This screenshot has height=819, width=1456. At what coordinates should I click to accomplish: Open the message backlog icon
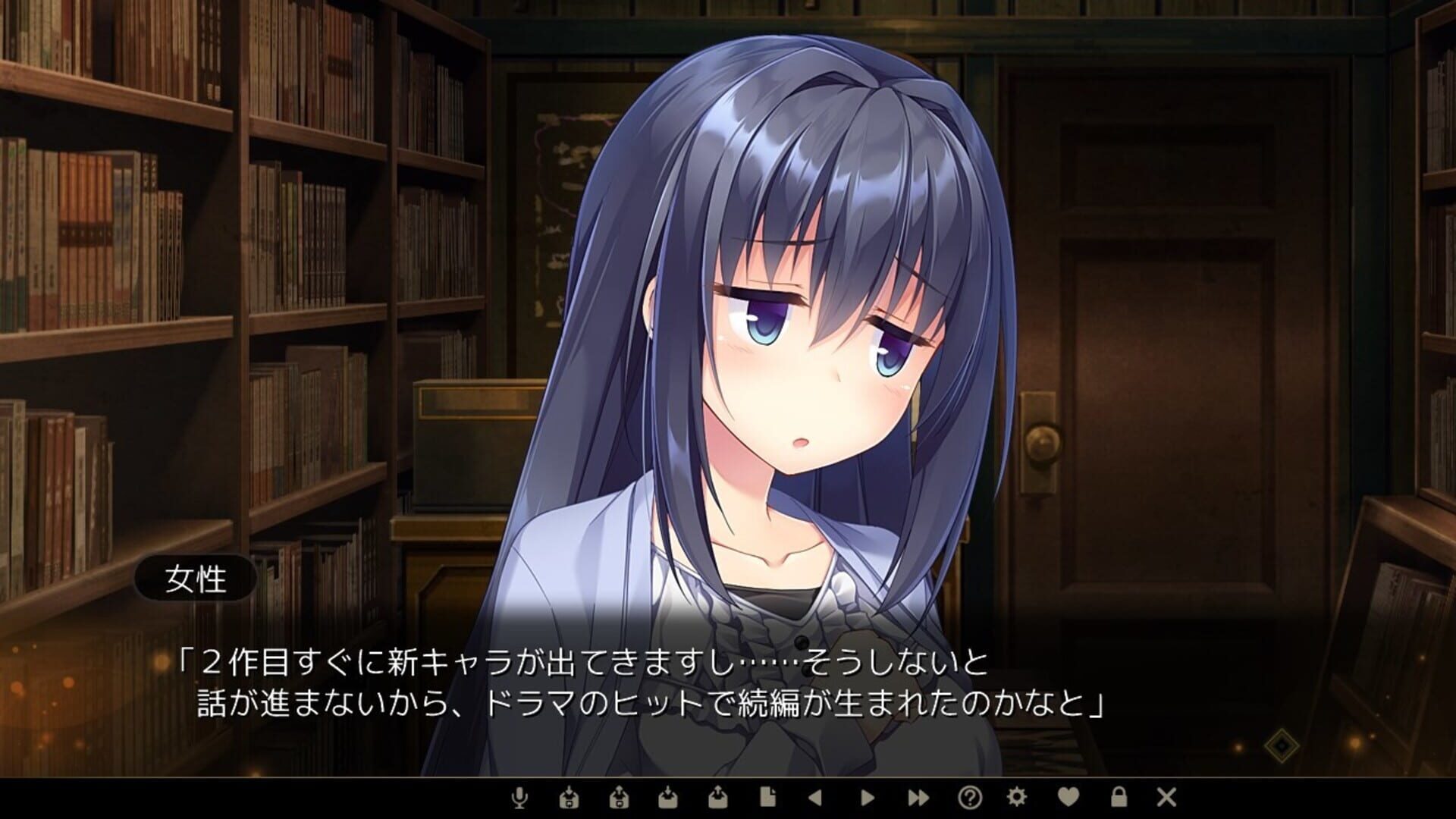click(x=767, y=798)
